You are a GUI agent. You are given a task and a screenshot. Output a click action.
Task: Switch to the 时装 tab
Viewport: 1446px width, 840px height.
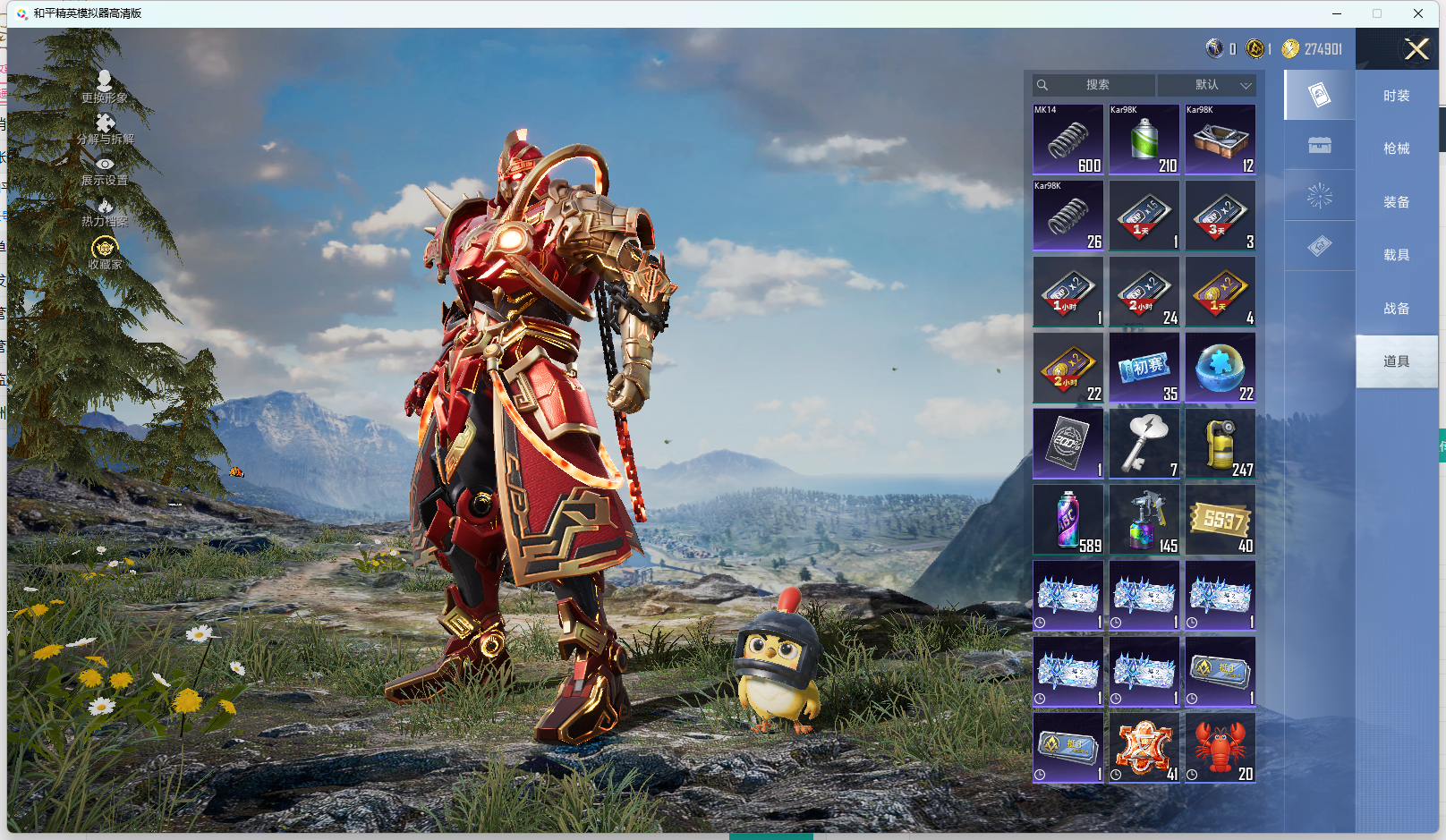click(x=1396, y=96)
